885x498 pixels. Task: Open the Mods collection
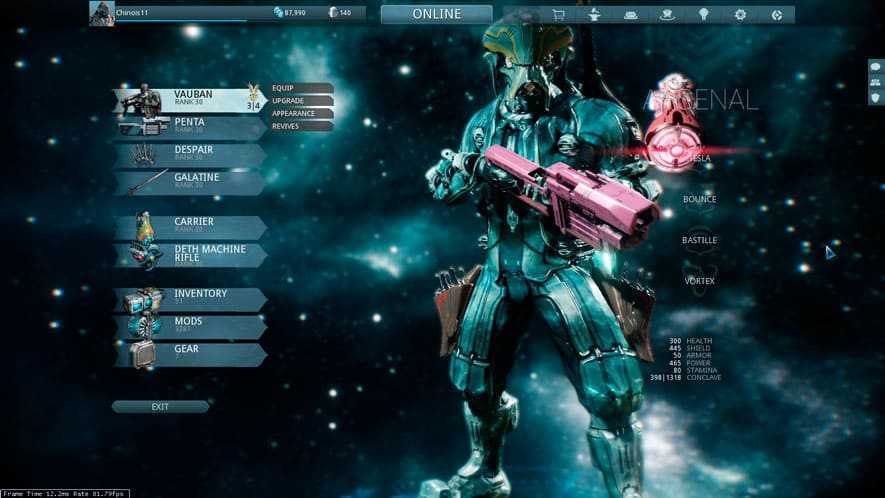190,326
